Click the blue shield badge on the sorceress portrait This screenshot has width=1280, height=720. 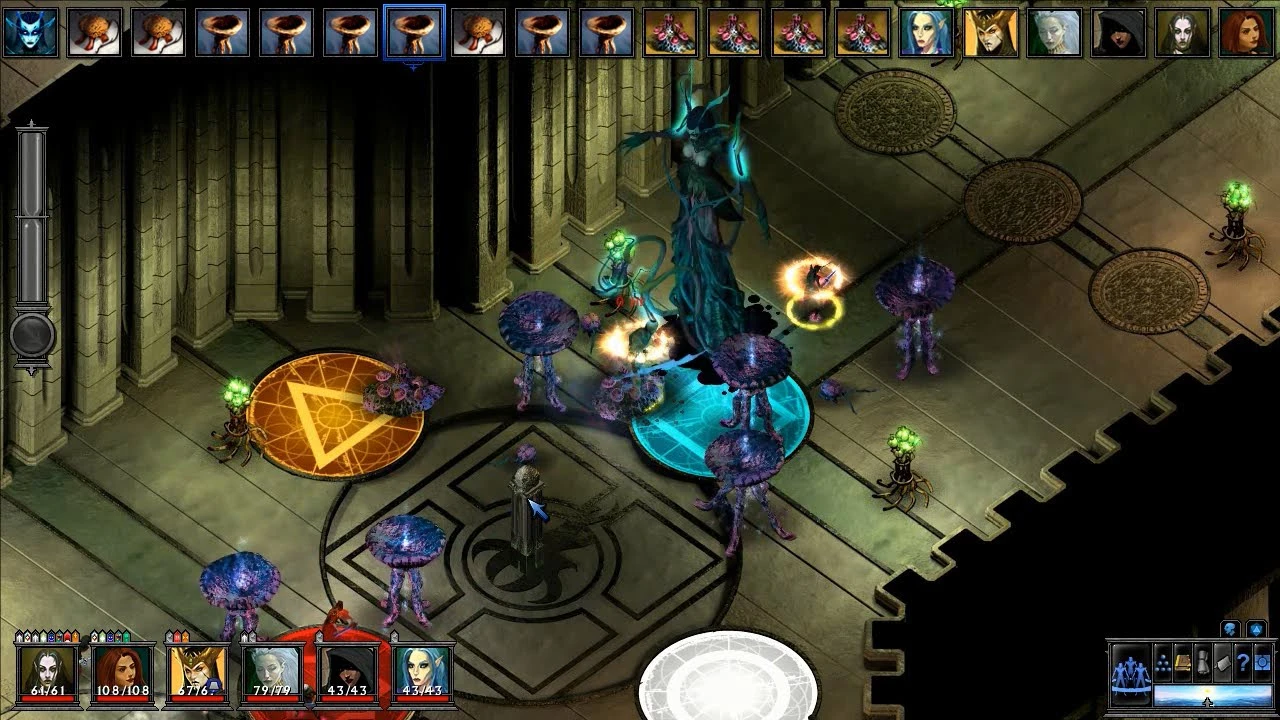point(212,683)
